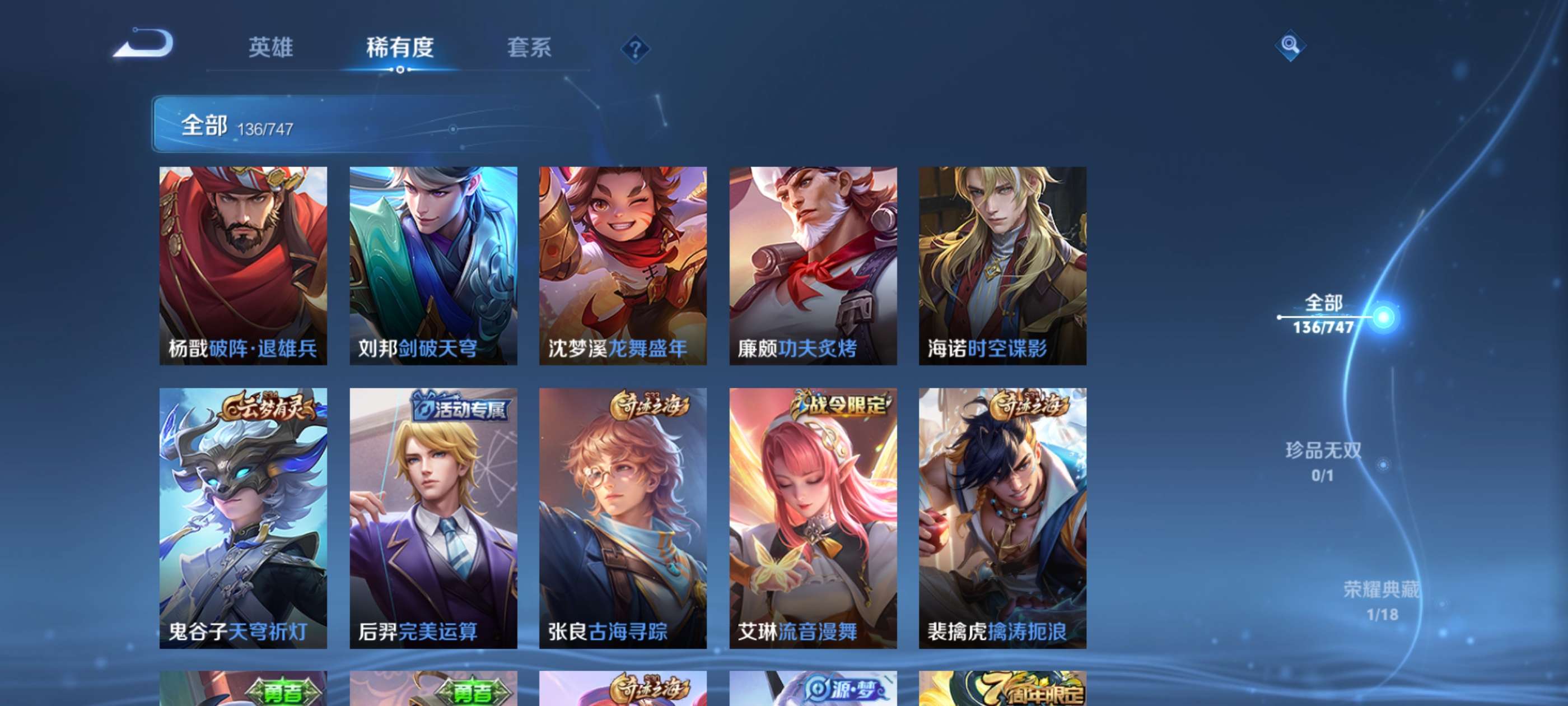
Task: Open the 杨戬破阵·退雄兵 skin thumbnail
Action: click(242, 266)
